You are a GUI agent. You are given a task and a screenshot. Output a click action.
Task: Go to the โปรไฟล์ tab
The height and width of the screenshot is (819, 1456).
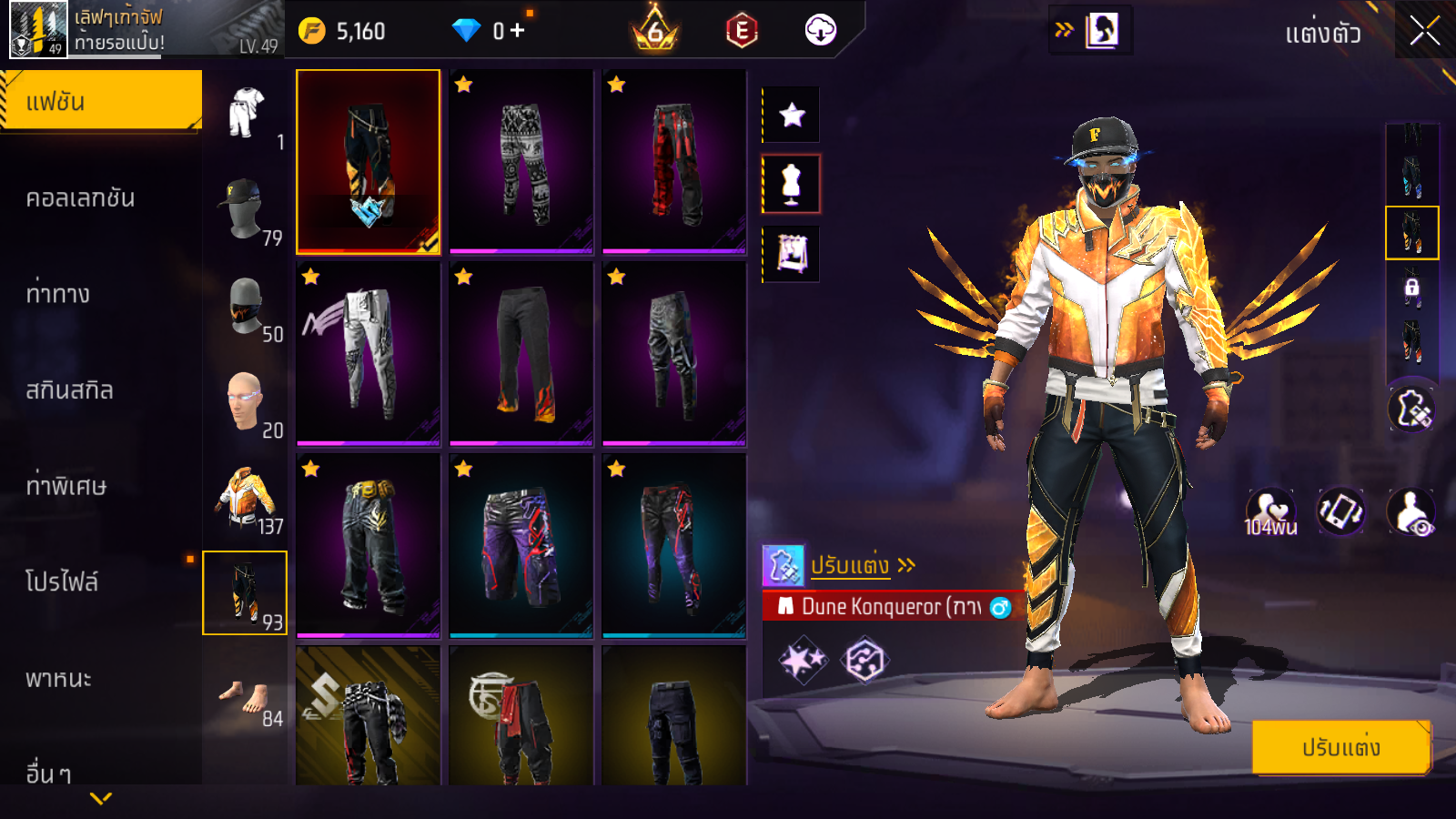[x=62, y=582]
